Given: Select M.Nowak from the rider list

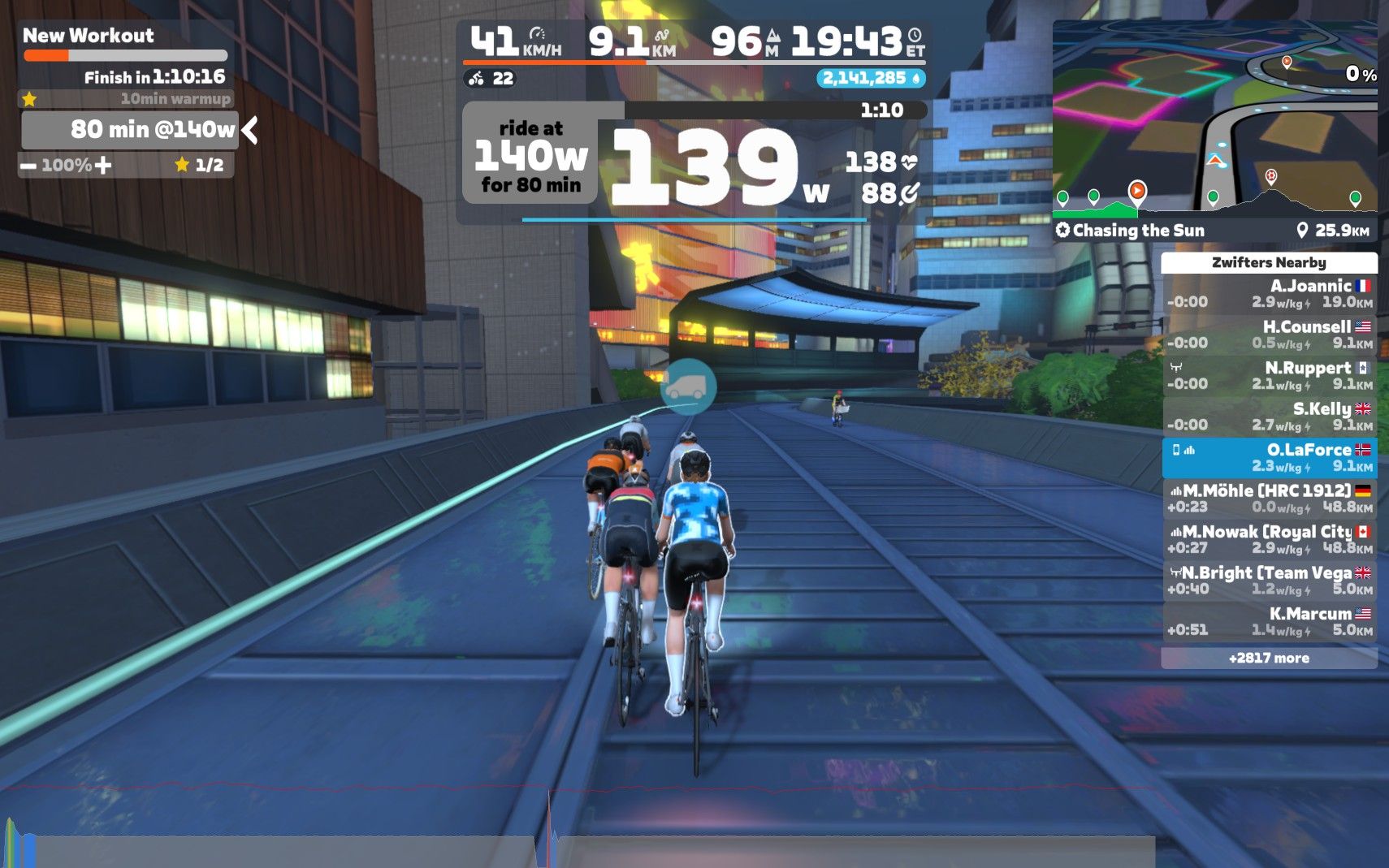Looking at the screenshot, I should [x=1269, y=540].
